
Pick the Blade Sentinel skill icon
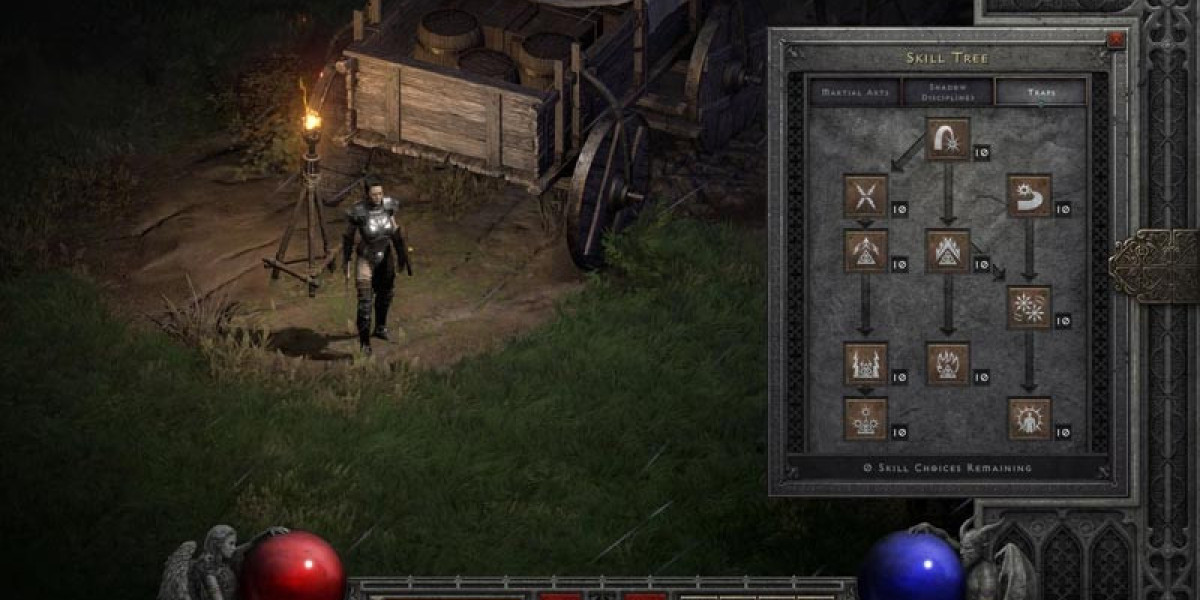[x=1029, y=195]
